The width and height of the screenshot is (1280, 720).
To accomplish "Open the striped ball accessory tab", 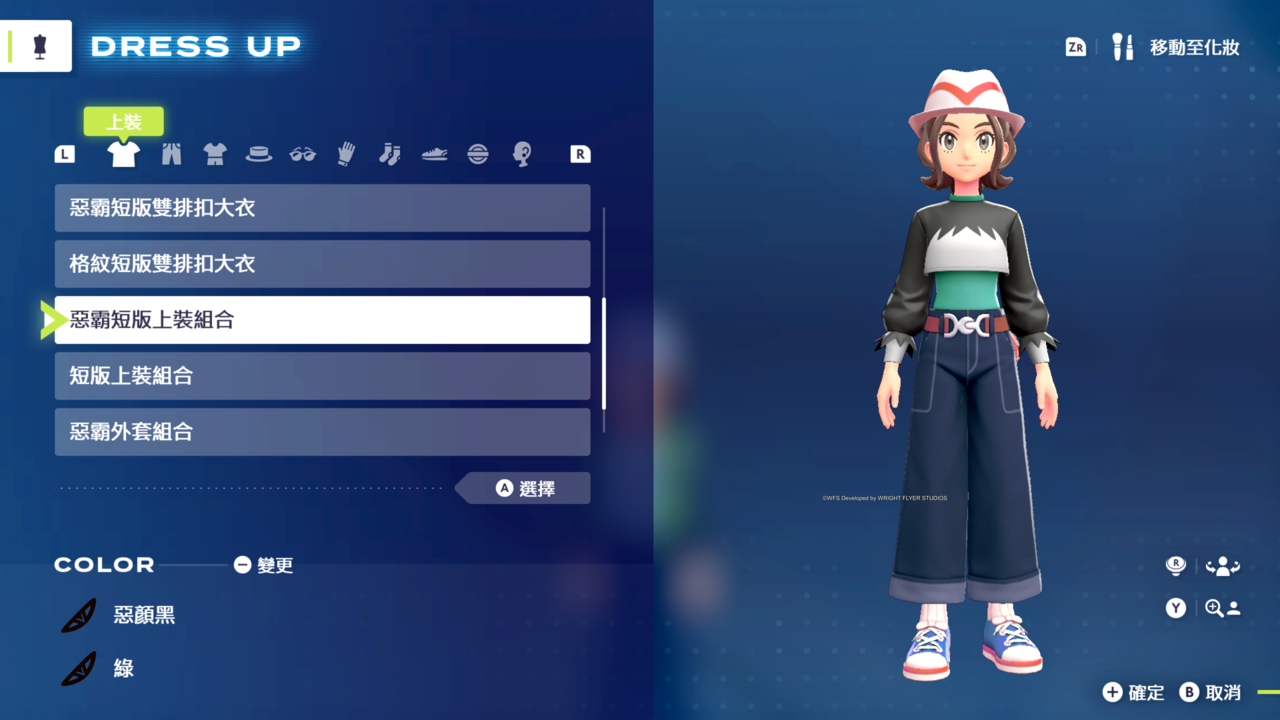I will pos(478,154).
